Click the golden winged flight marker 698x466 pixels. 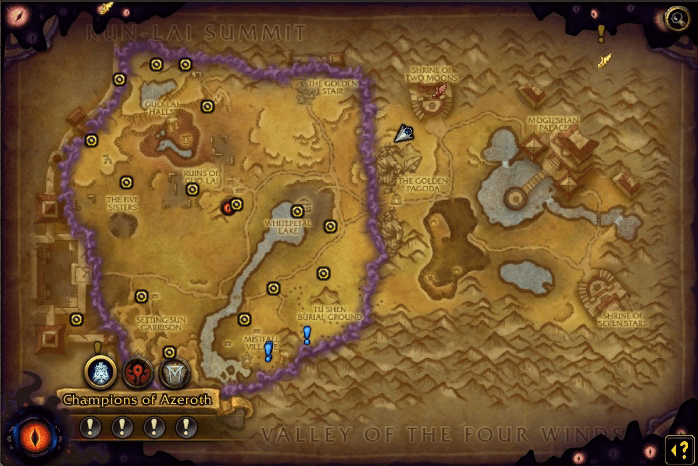pos(604,61)
